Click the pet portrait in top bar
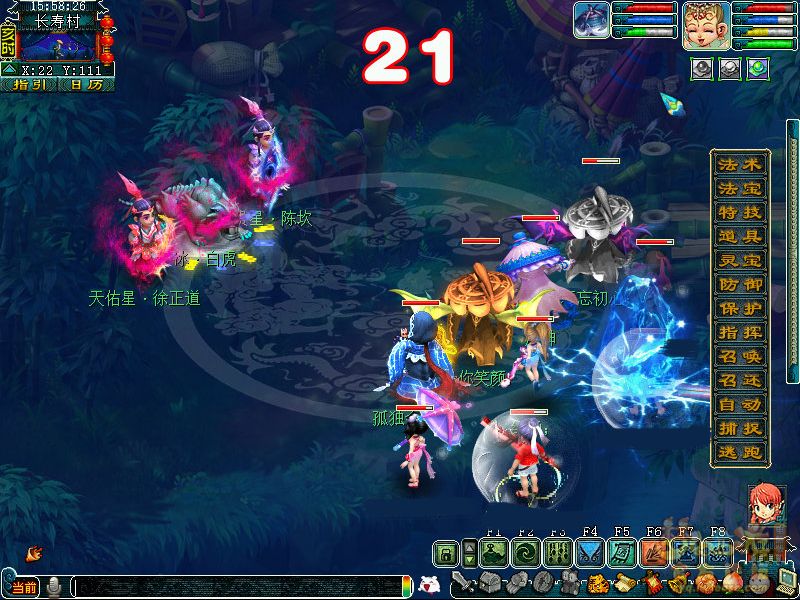 click(592, 20)
